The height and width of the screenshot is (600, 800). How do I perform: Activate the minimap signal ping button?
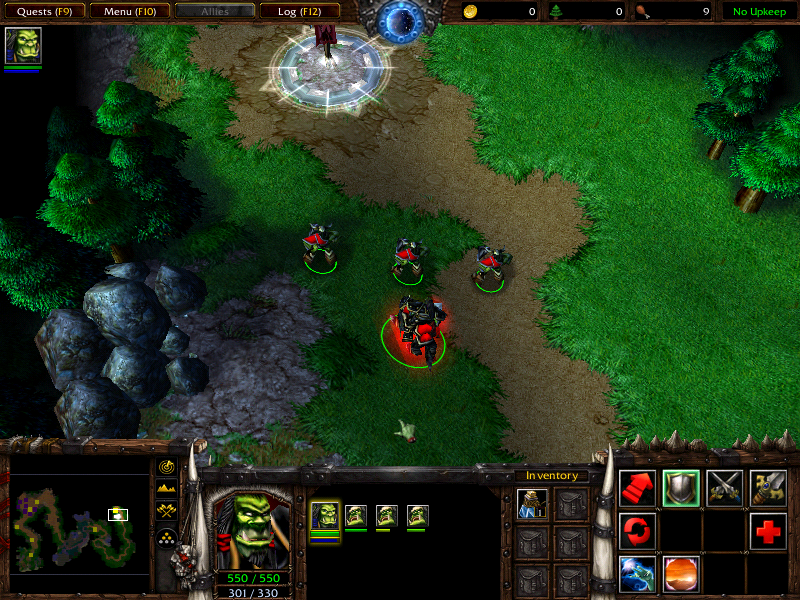(167, 467)
